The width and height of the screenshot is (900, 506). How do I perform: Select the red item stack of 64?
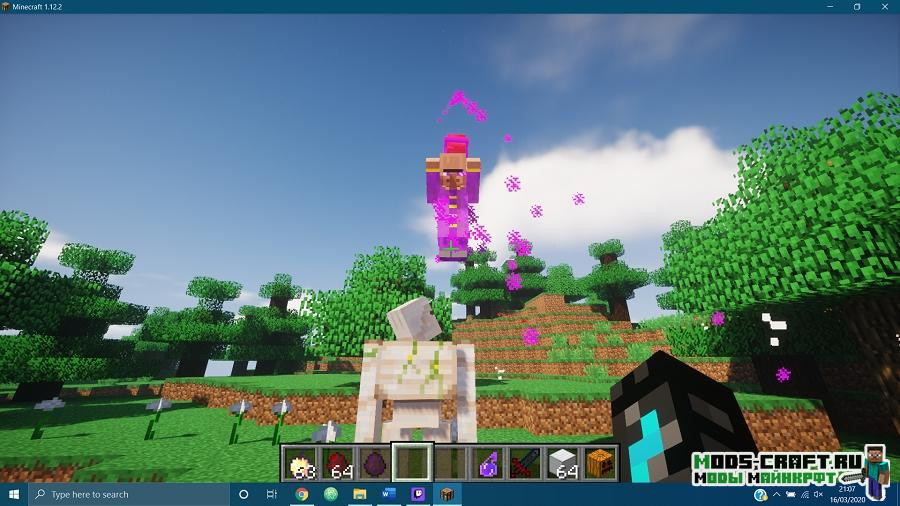click(x=338, y=463)
